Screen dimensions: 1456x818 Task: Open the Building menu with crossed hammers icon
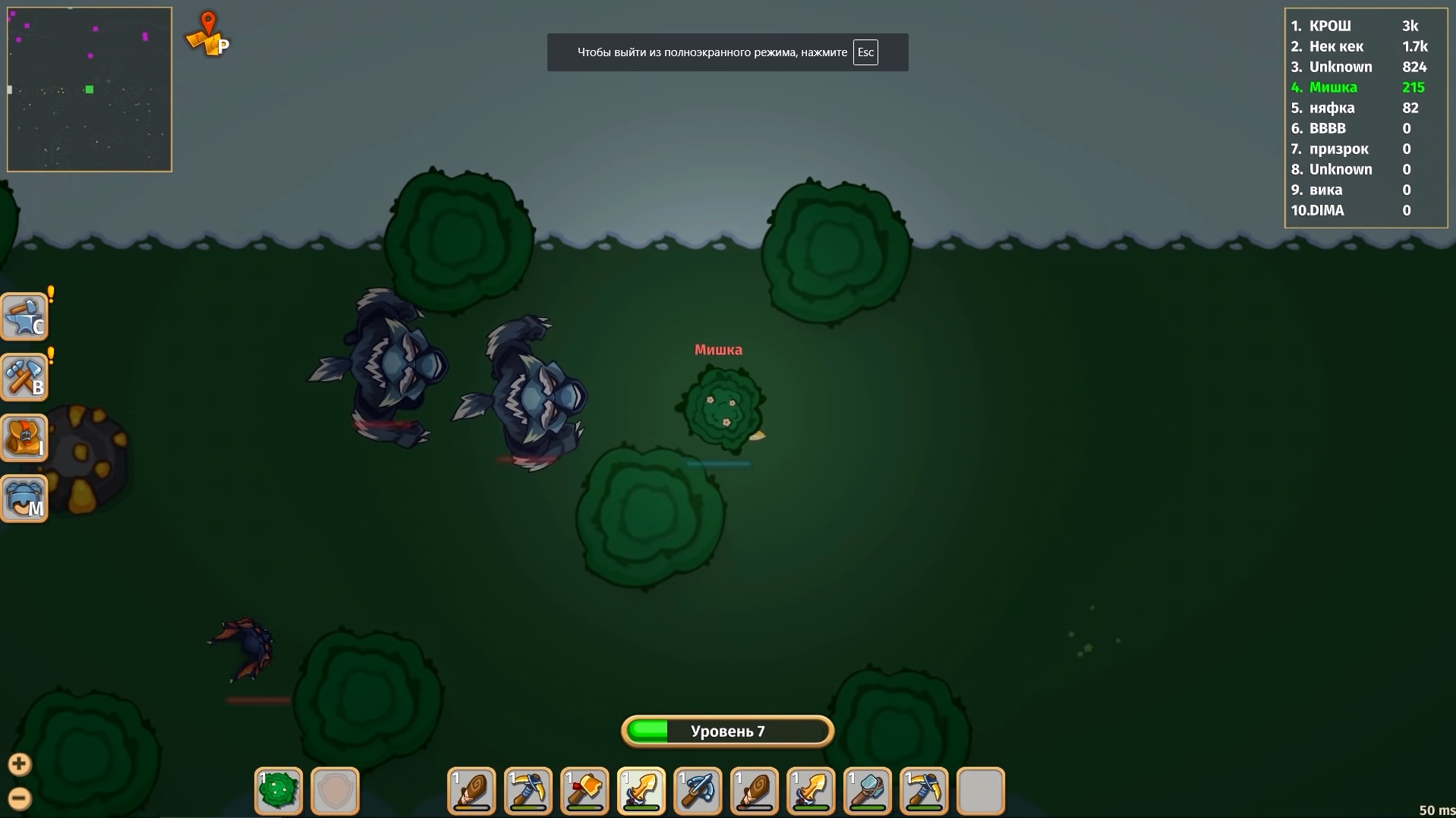[25, 377]
